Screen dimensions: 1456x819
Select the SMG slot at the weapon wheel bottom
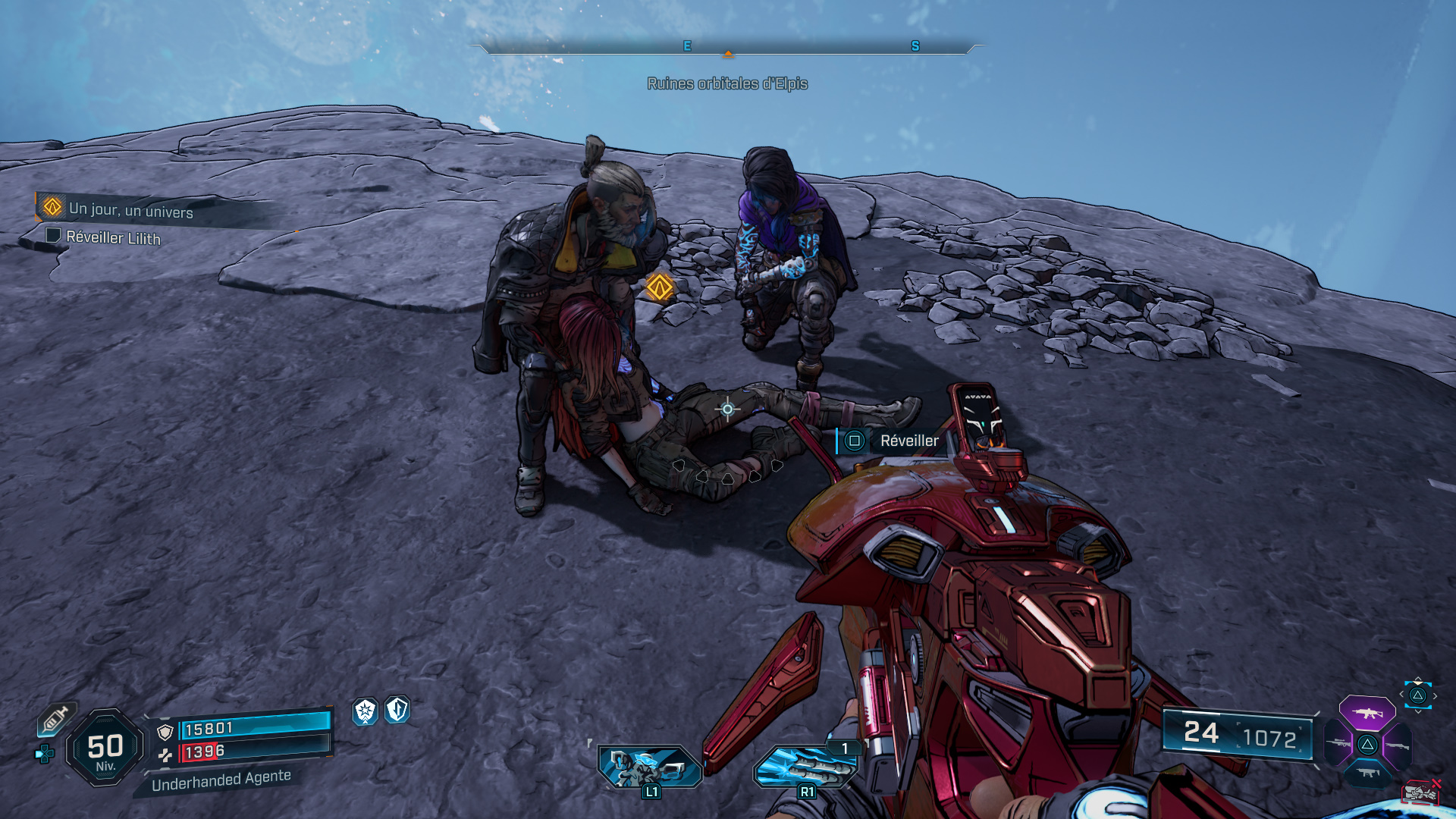(x=1367, y=773)
